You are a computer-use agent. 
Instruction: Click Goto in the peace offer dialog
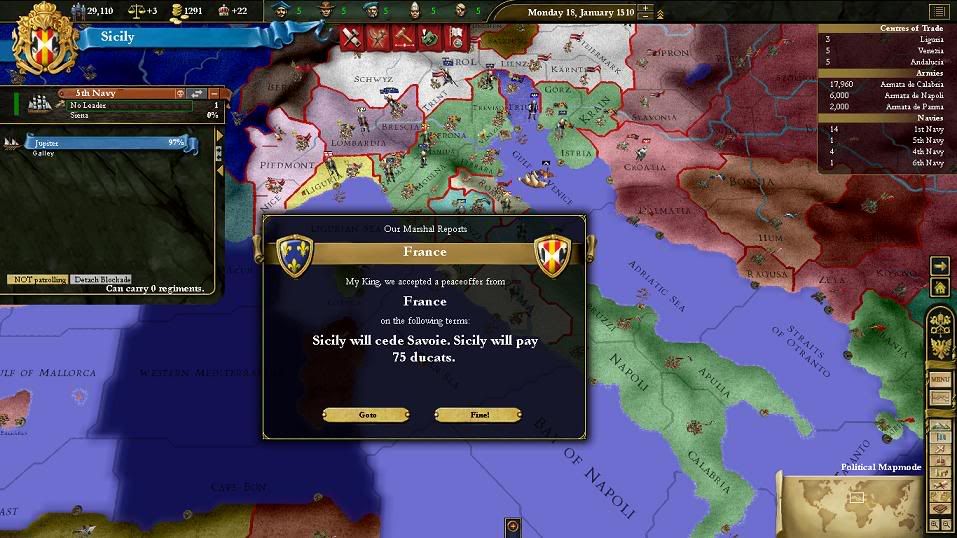[x=367, y=414]
